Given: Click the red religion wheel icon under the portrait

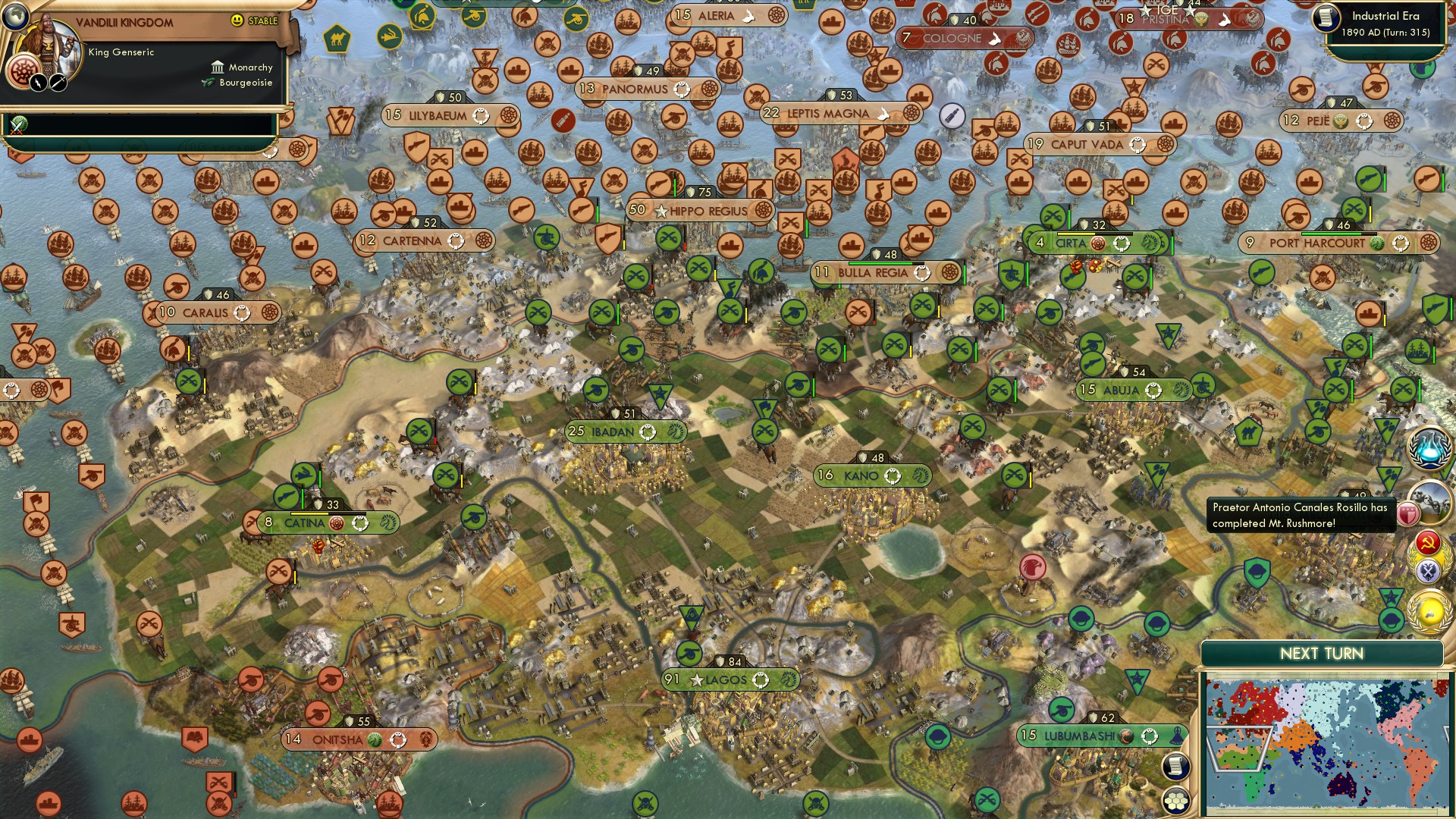Looking at the screenshot, I should pos(23,70).
